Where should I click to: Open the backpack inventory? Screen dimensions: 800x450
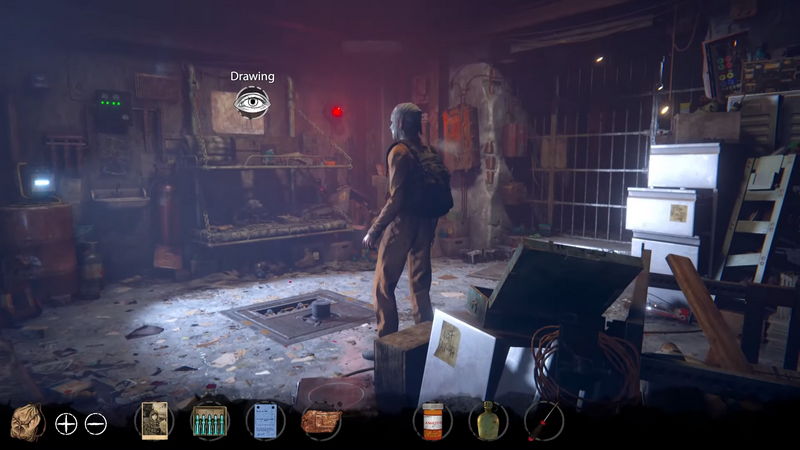pyautogui.click(x=27, y=421)
